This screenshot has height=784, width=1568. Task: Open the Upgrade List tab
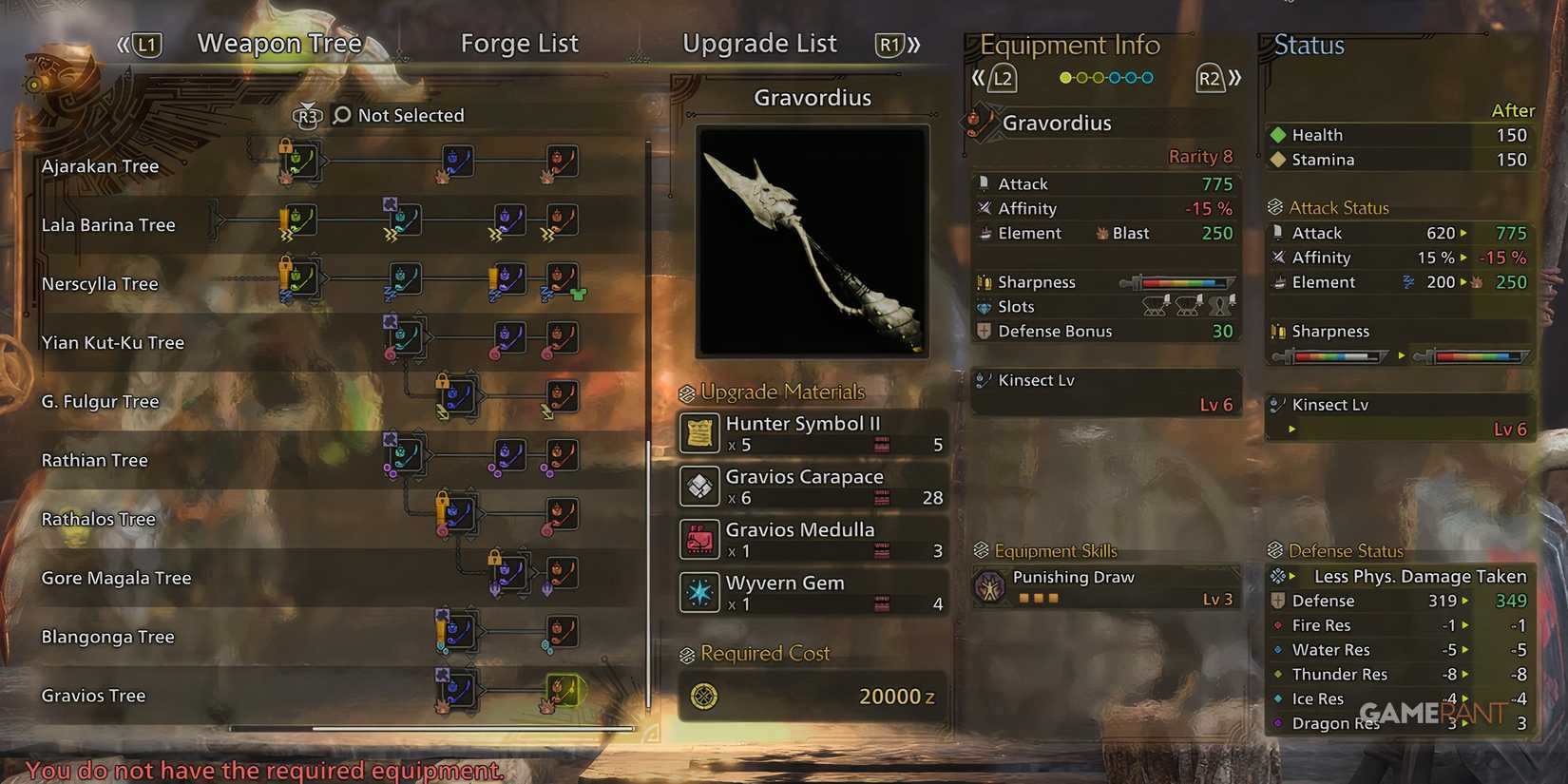[x=759, y=43]
